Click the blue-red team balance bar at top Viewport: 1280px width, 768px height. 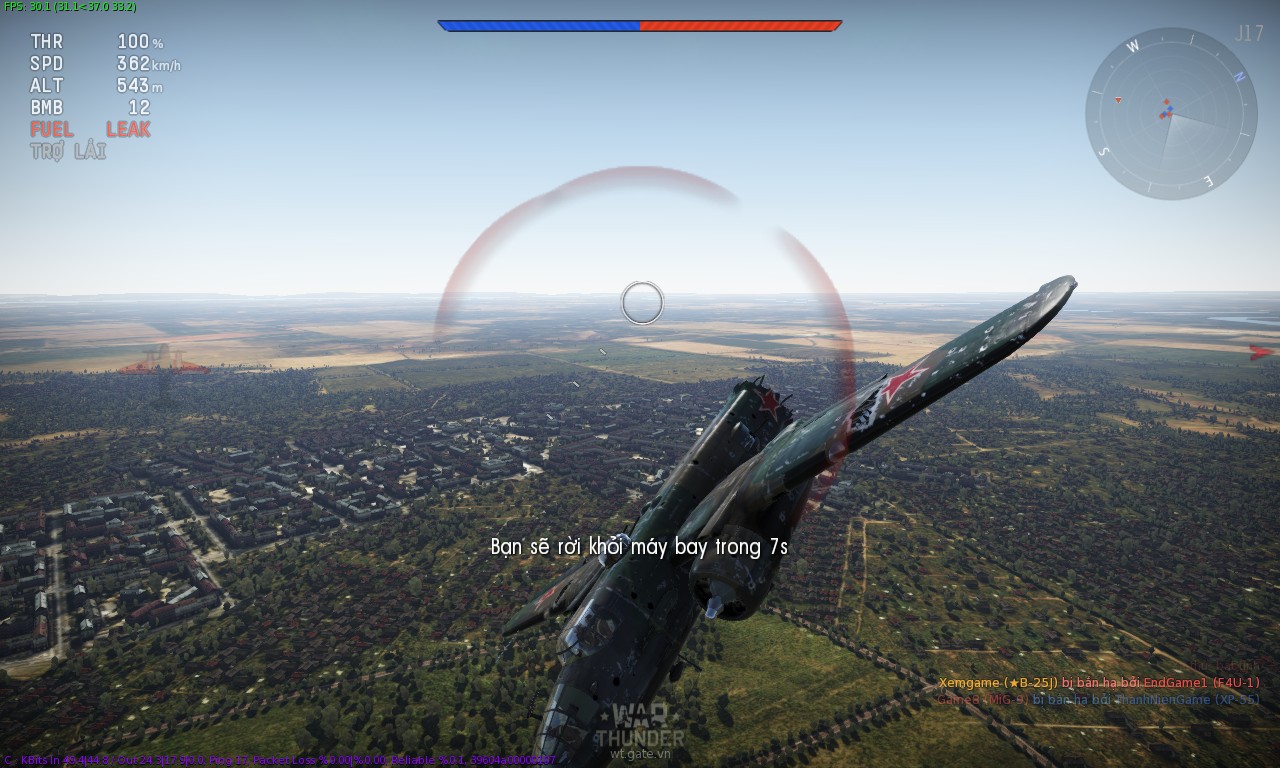pyautogui.click(x=638, y=24)
